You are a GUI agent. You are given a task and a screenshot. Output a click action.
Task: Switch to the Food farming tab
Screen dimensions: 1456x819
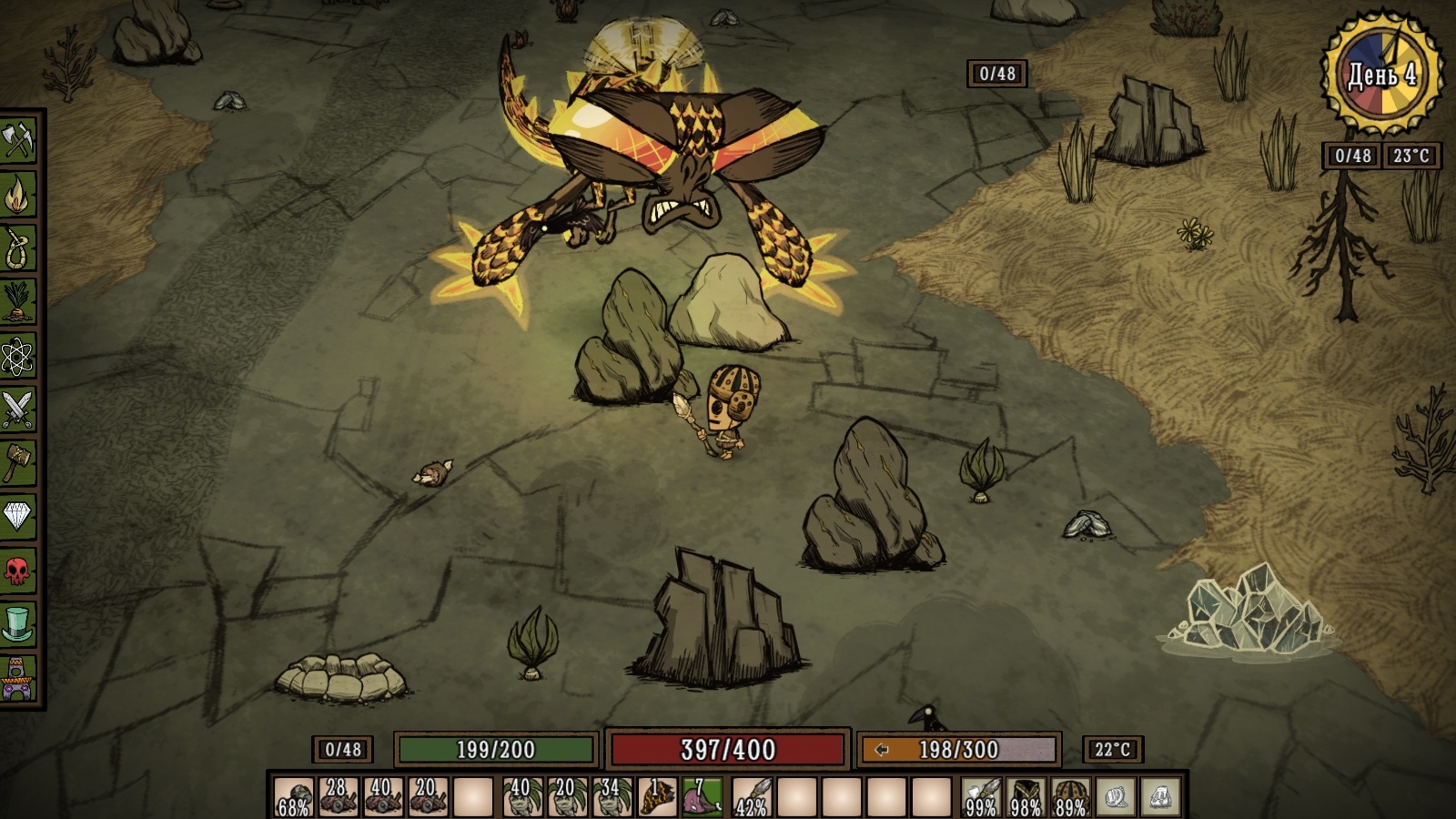click(x=18, y=302)
